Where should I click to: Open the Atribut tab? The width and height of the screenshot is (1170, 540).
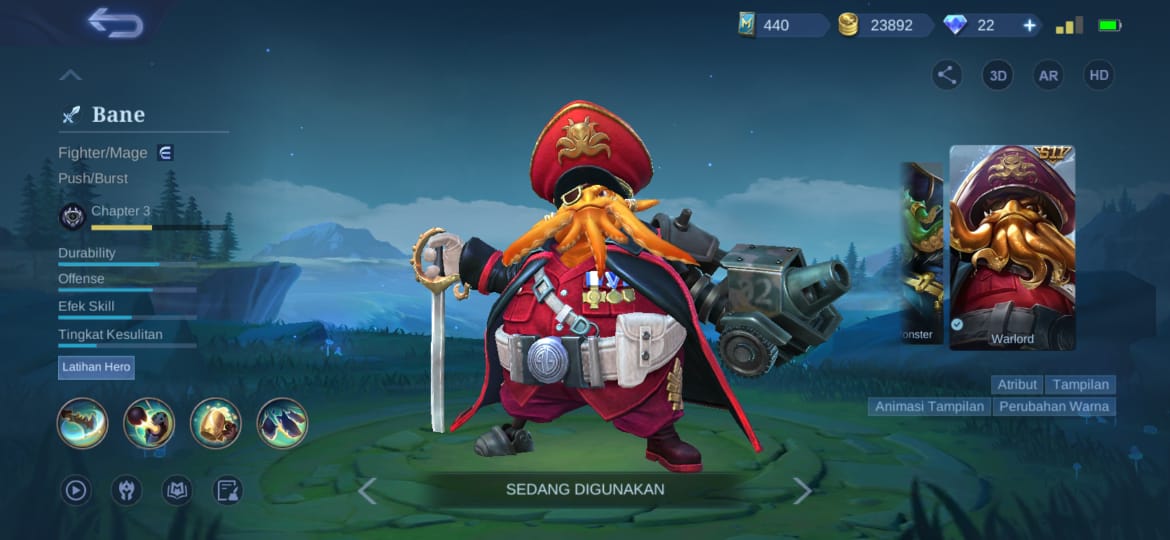tap(1017, 384)
